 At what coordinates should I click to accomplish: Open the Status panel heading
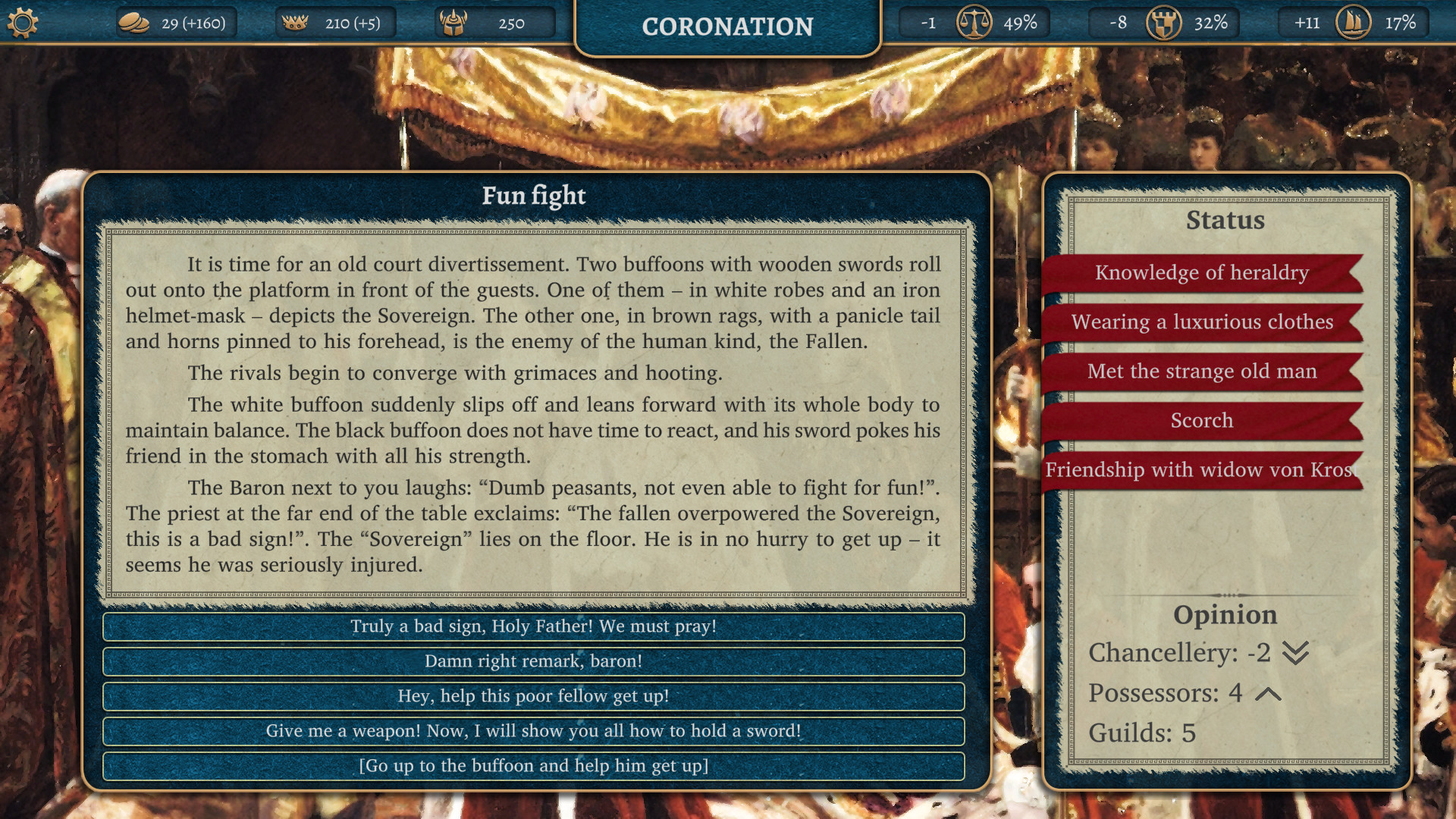pos(1225,221)
